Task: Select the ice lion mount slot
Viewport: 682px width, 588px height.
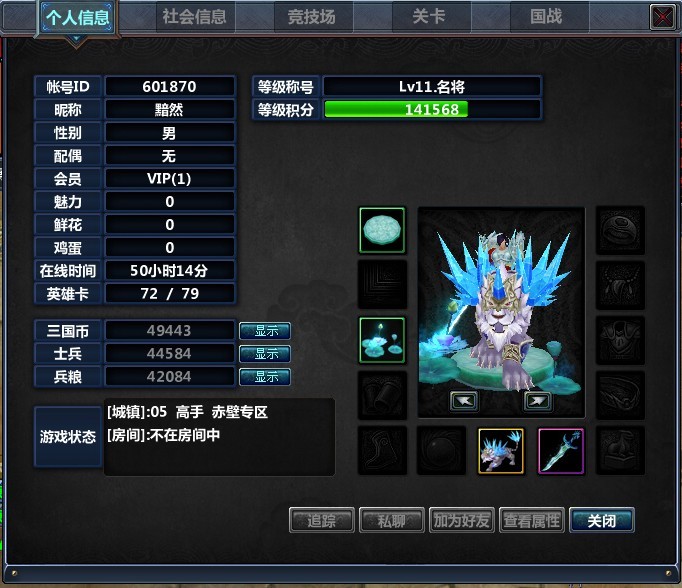Action: coord(501,451)
